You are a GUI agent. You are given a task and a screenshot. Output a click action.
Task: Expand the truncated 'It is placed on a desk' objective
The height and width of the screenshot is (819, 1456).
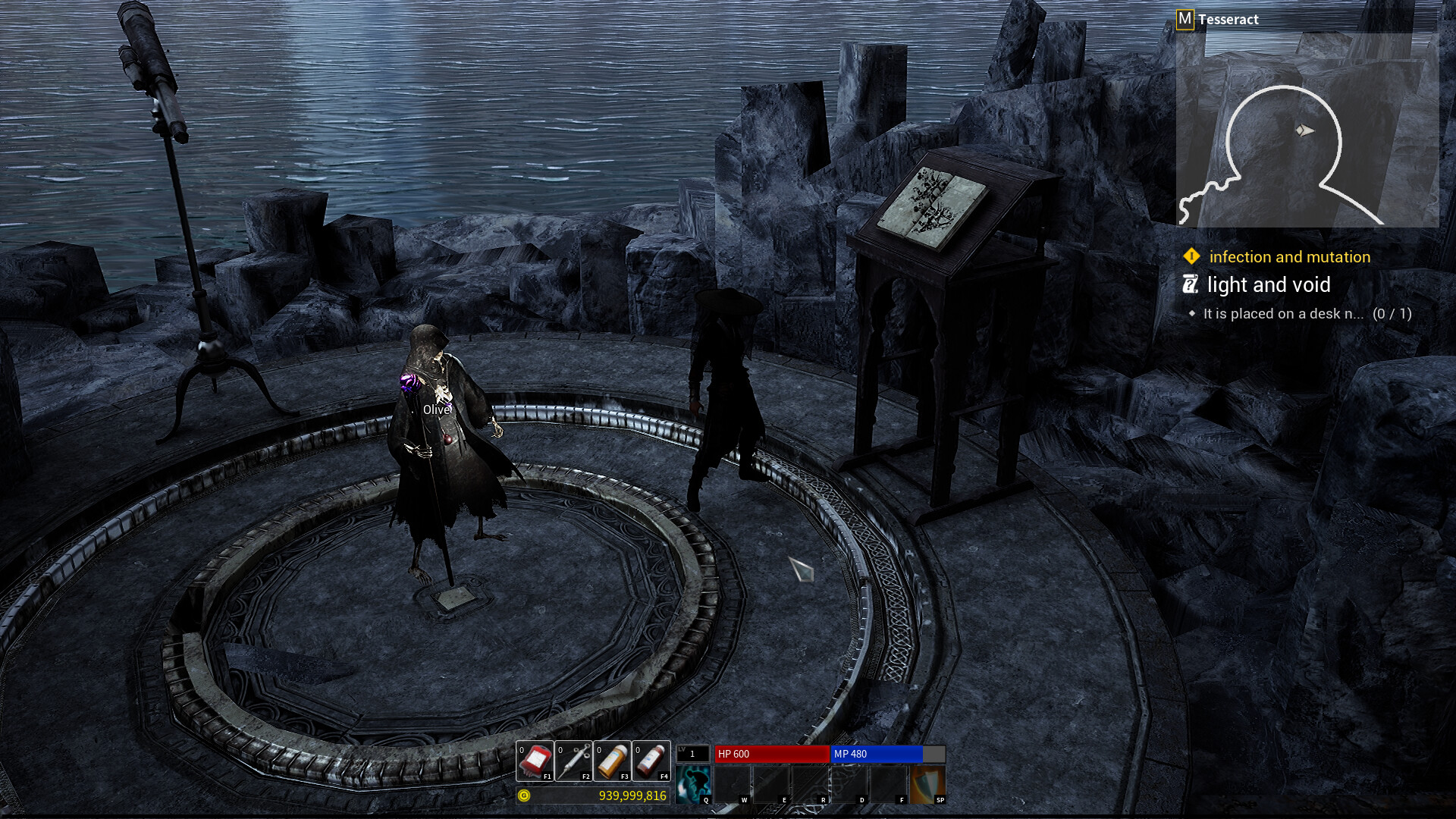click(1285, 313)
